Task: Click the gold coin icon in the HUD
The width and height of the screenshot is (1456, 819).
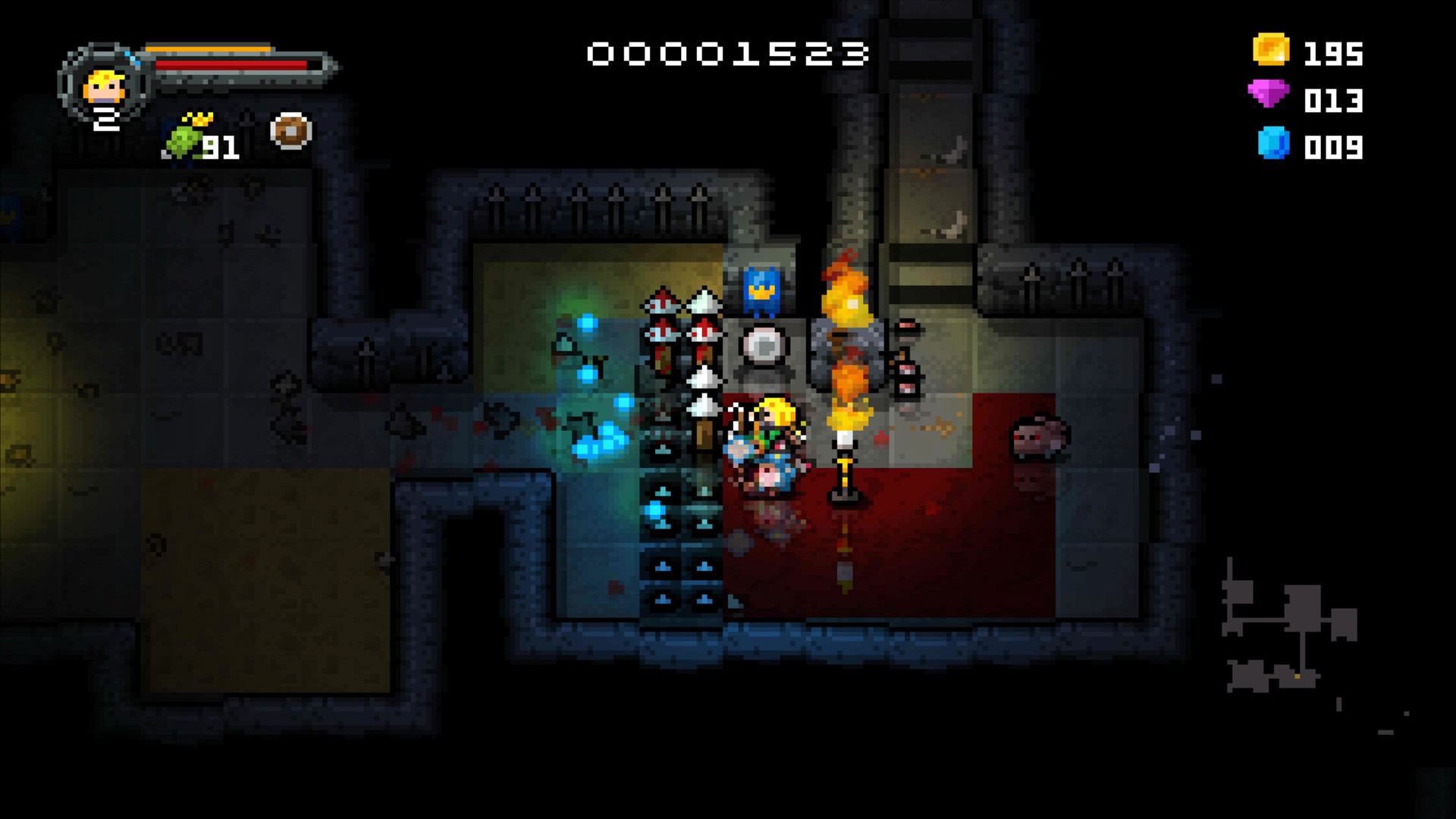Action: coord(1272,51)
